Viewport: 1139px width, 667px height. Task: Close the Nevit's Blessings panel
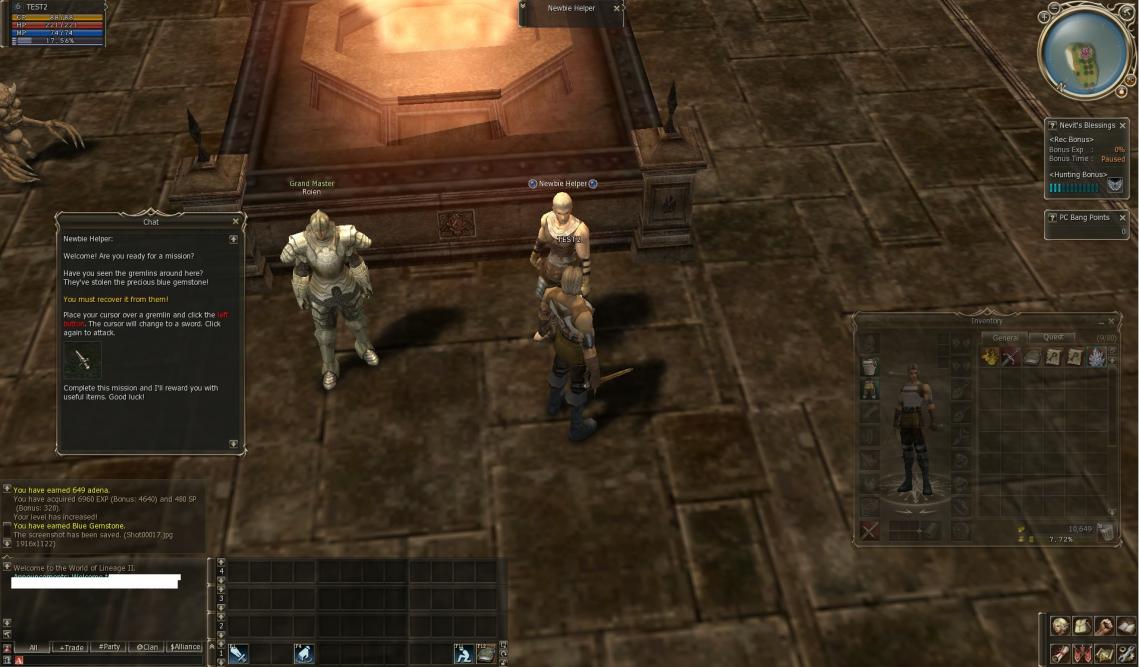[x=1122, y=126]
